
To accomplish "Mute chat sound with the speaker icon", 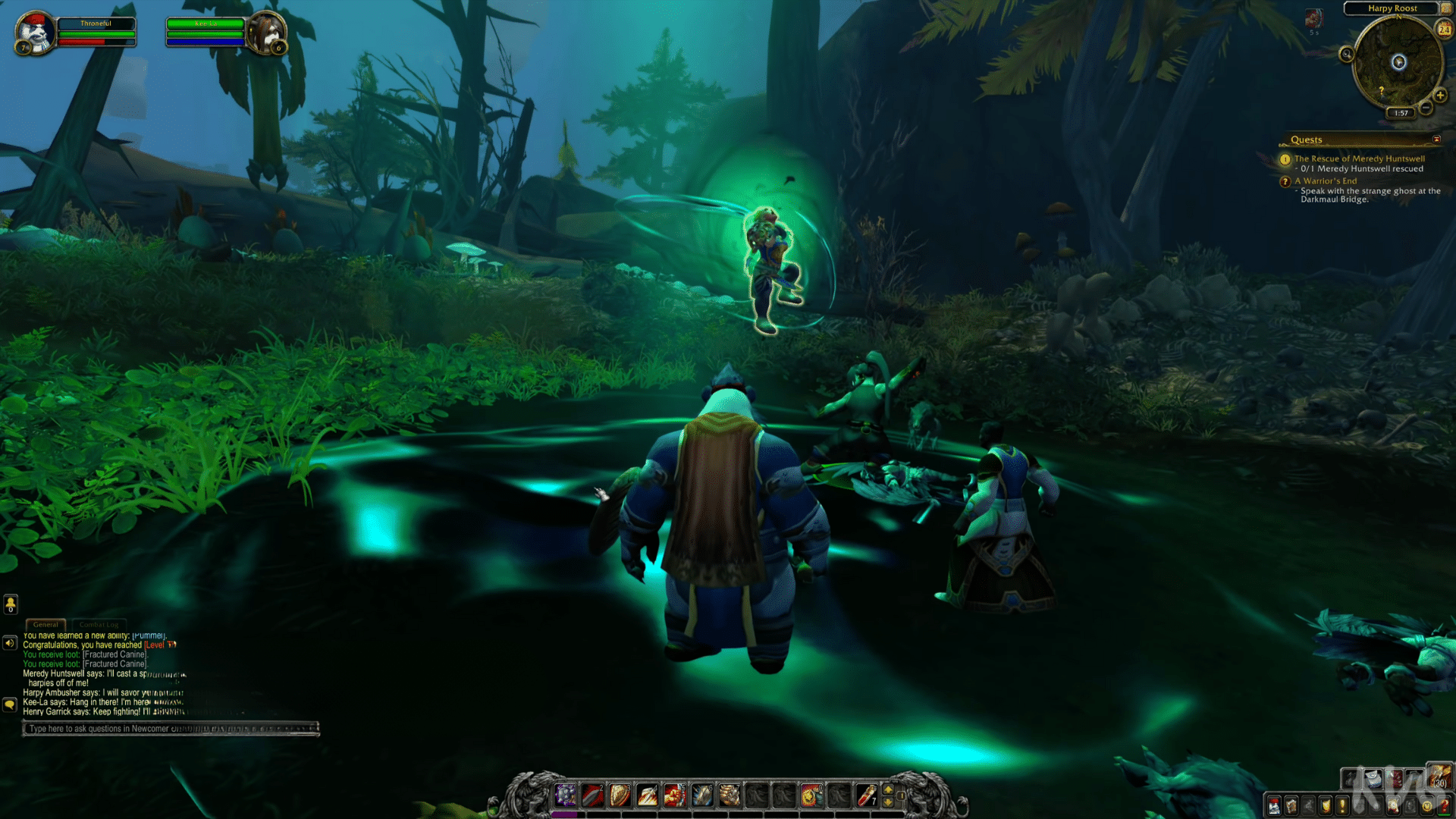I will pyautogui.click(x=10, y=643).
